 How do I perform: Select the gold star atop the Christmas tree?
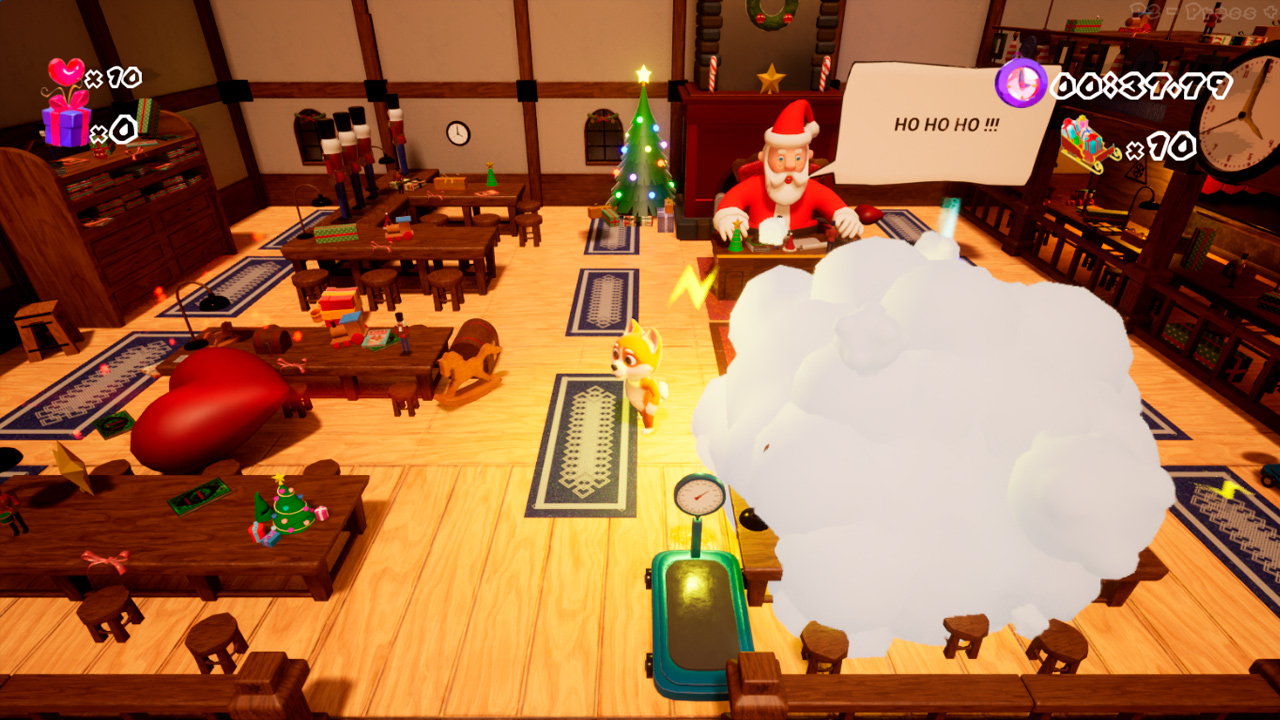coord(642,69)
